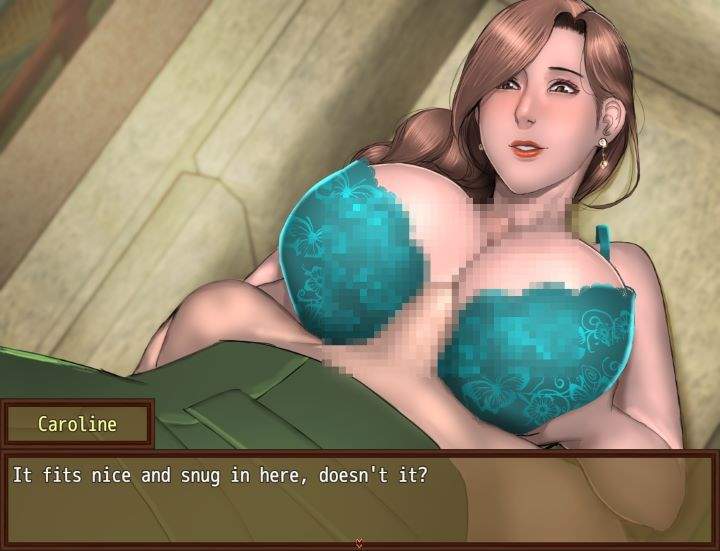Viewport: 720px width, 551px height.
Task: Click the small red continue arrow indicator
Action: point(359,543)
